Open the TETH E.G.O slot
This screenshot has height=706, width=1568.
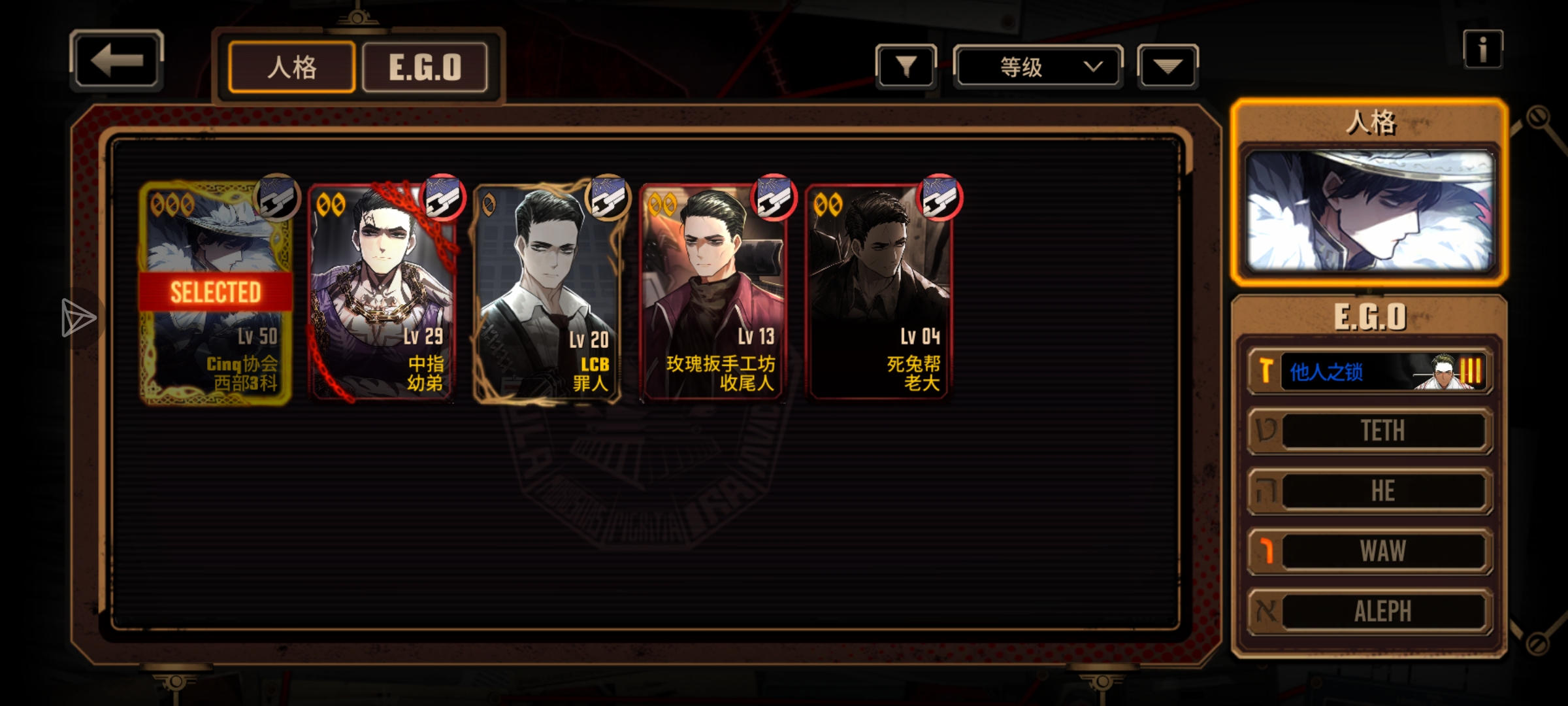point(1371,431)
